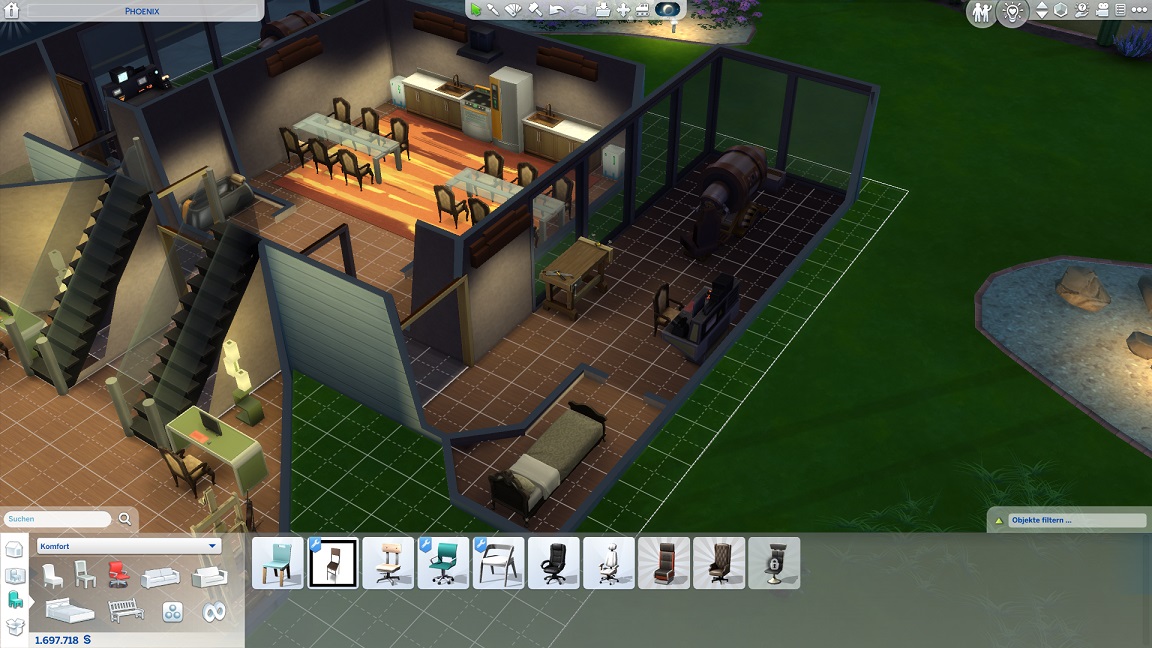Click the home icon beside PHOENIX
The width and height of the screenshot is (1152, 648).
(x=12, y=11)
